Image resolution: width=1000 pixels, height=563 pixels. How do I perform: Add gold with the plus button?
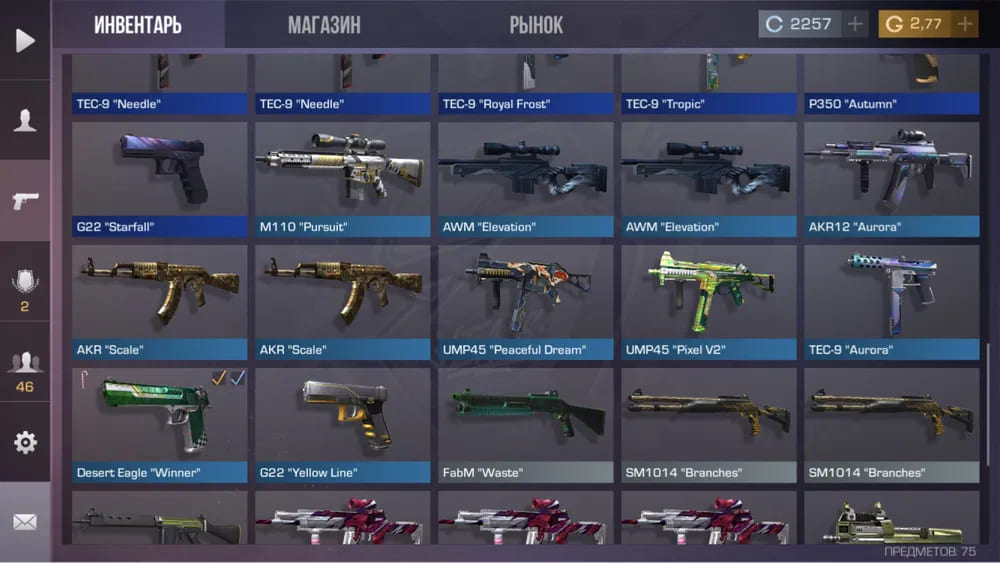965,24
